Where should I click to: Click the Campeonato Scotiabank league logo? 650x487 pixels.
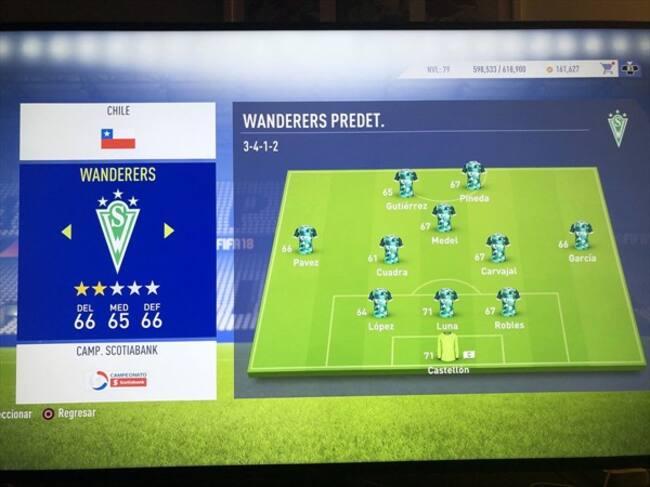click(x=118, y=380)
